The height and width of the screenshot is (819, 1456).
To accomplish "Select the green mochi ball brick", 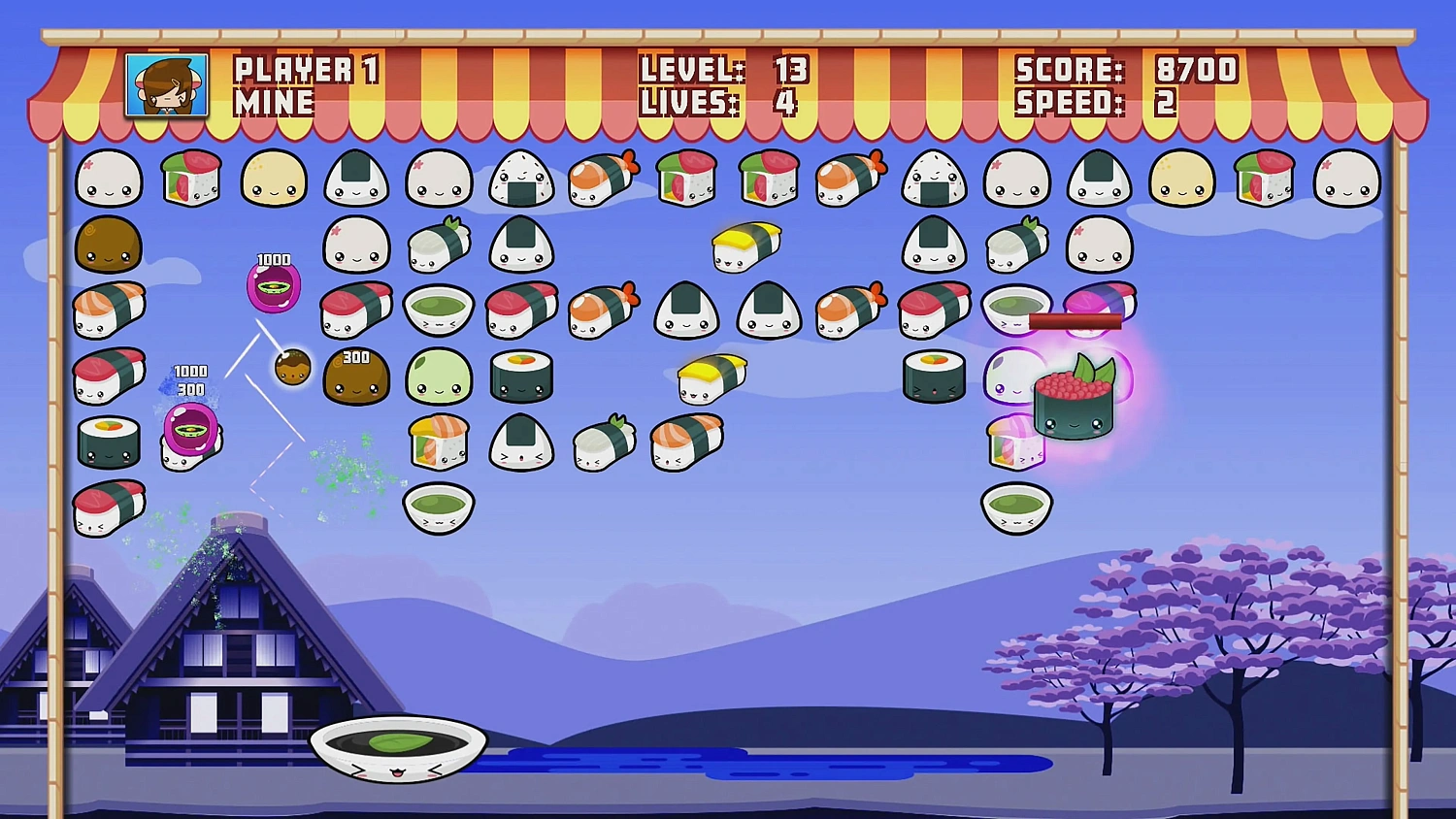I will click(439, 378).
